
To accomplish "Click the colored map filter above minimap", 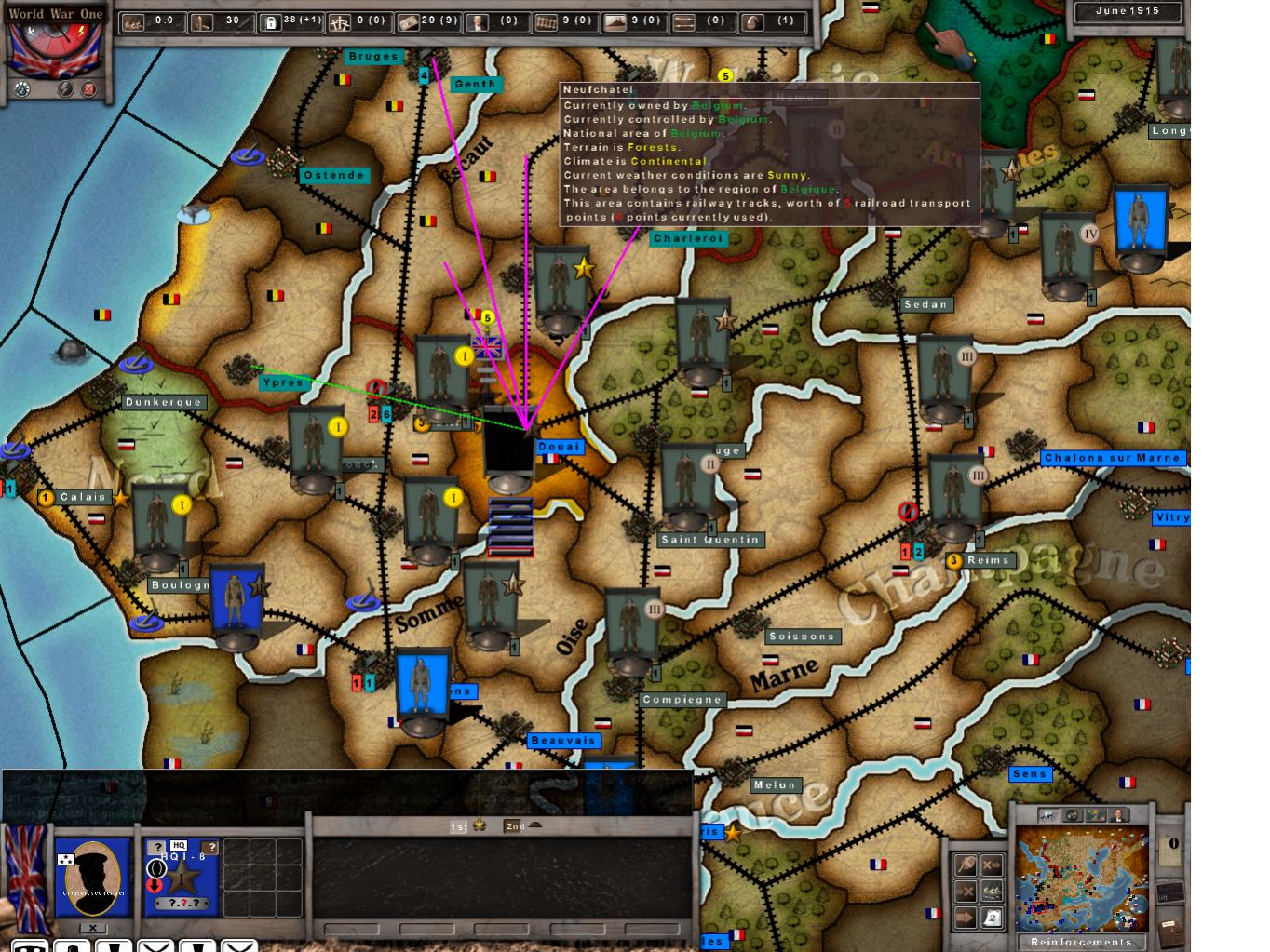I will click(1095, 815).
